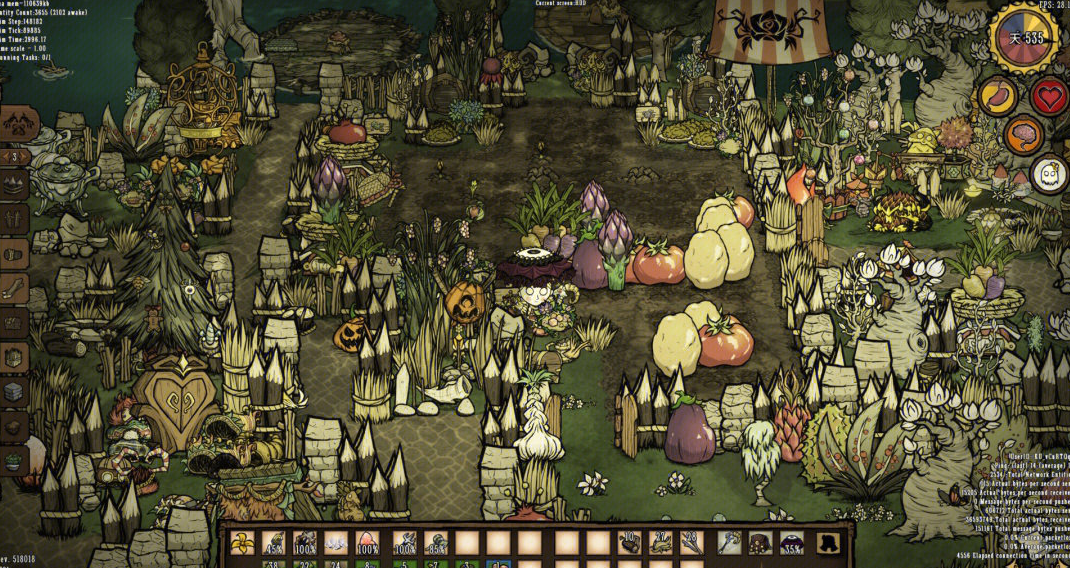
Task: Select the inventory item at 45% durability
Action: (x=273, y=543)
